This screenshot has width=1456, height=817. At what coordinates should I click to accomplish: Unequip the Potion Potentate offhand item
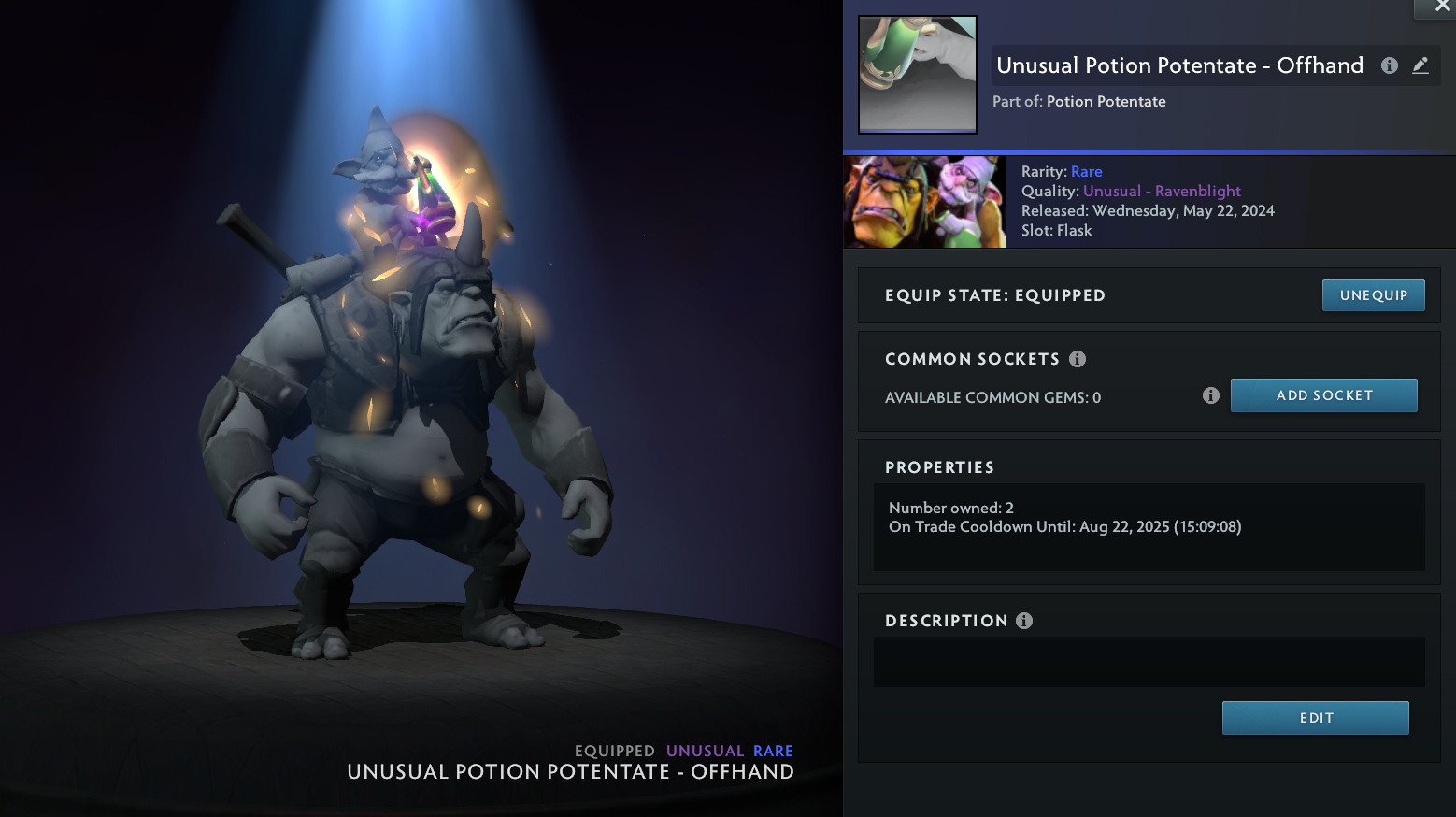1373,295
